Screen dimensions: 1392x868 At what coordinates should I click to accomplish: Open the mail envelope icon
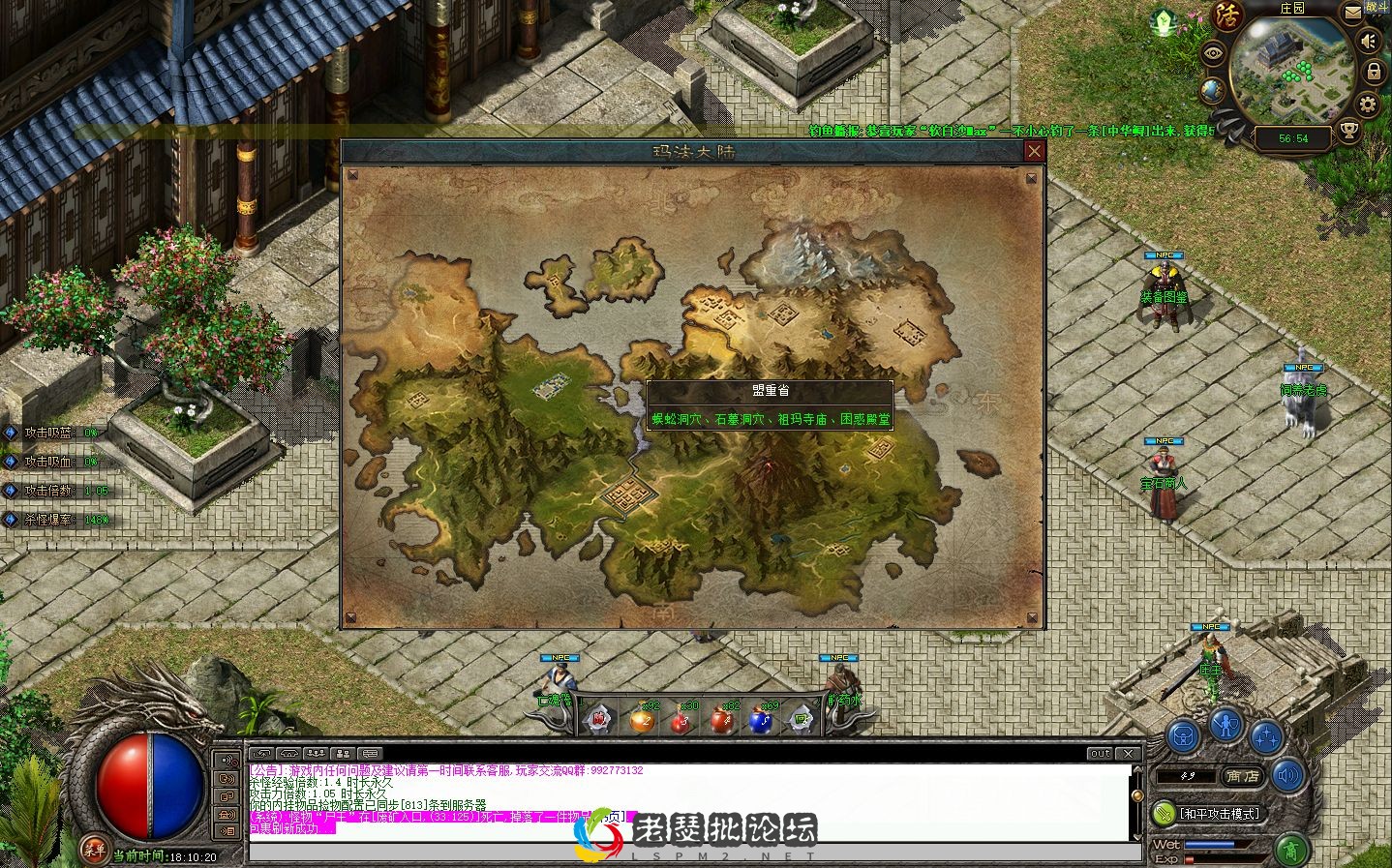click(1352, 13)
